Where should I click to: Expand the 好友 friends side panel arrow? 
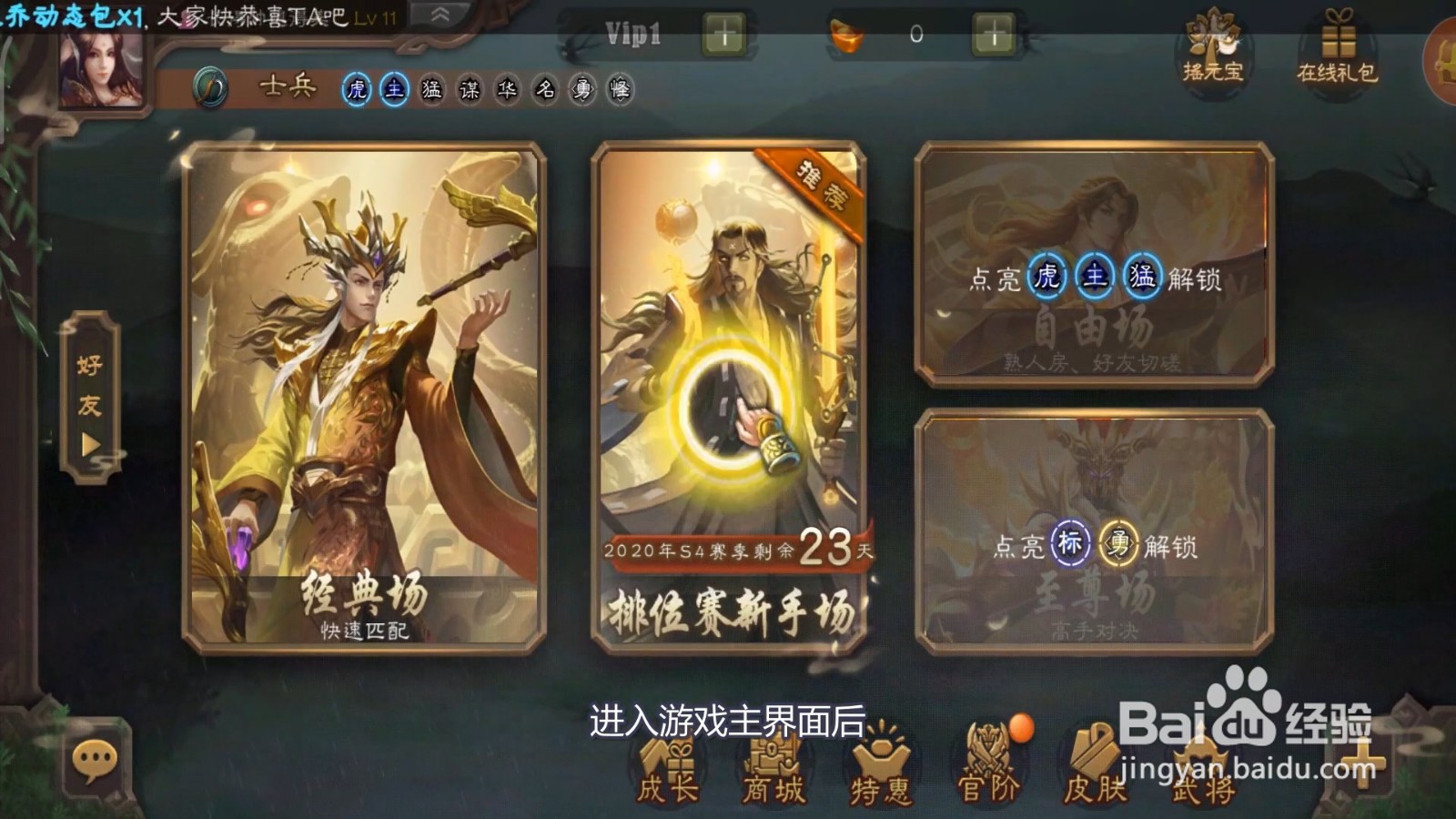tap(88, 443)
